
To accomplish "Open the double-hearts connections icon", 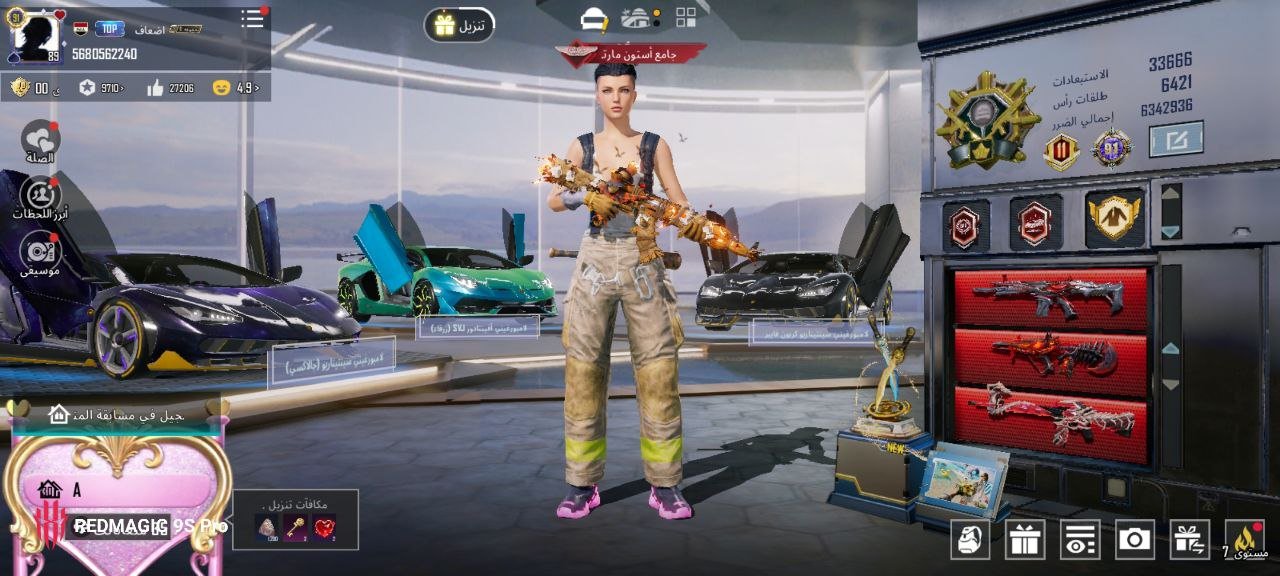I will [40, 141].
